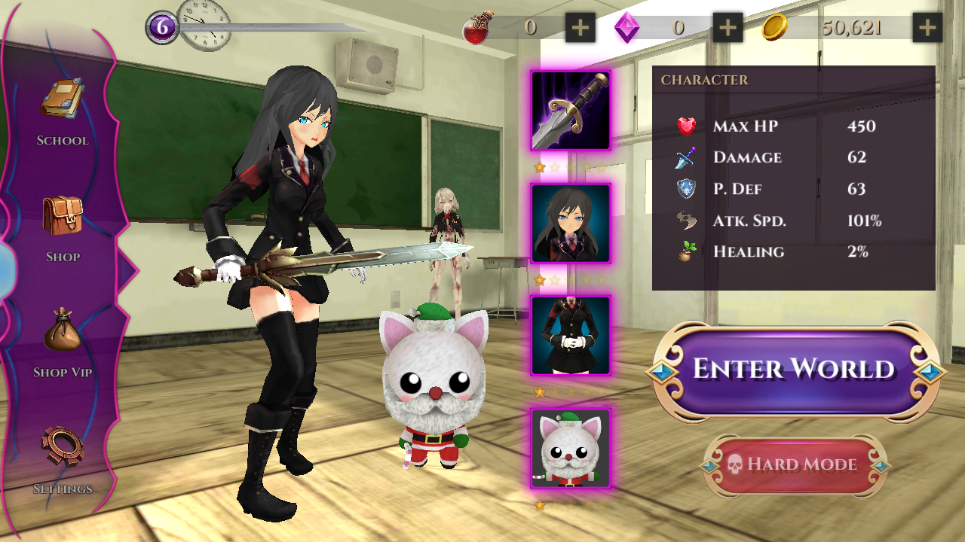Activate Hard Mode
Screen dimensions: 965x542
(795, 464)
